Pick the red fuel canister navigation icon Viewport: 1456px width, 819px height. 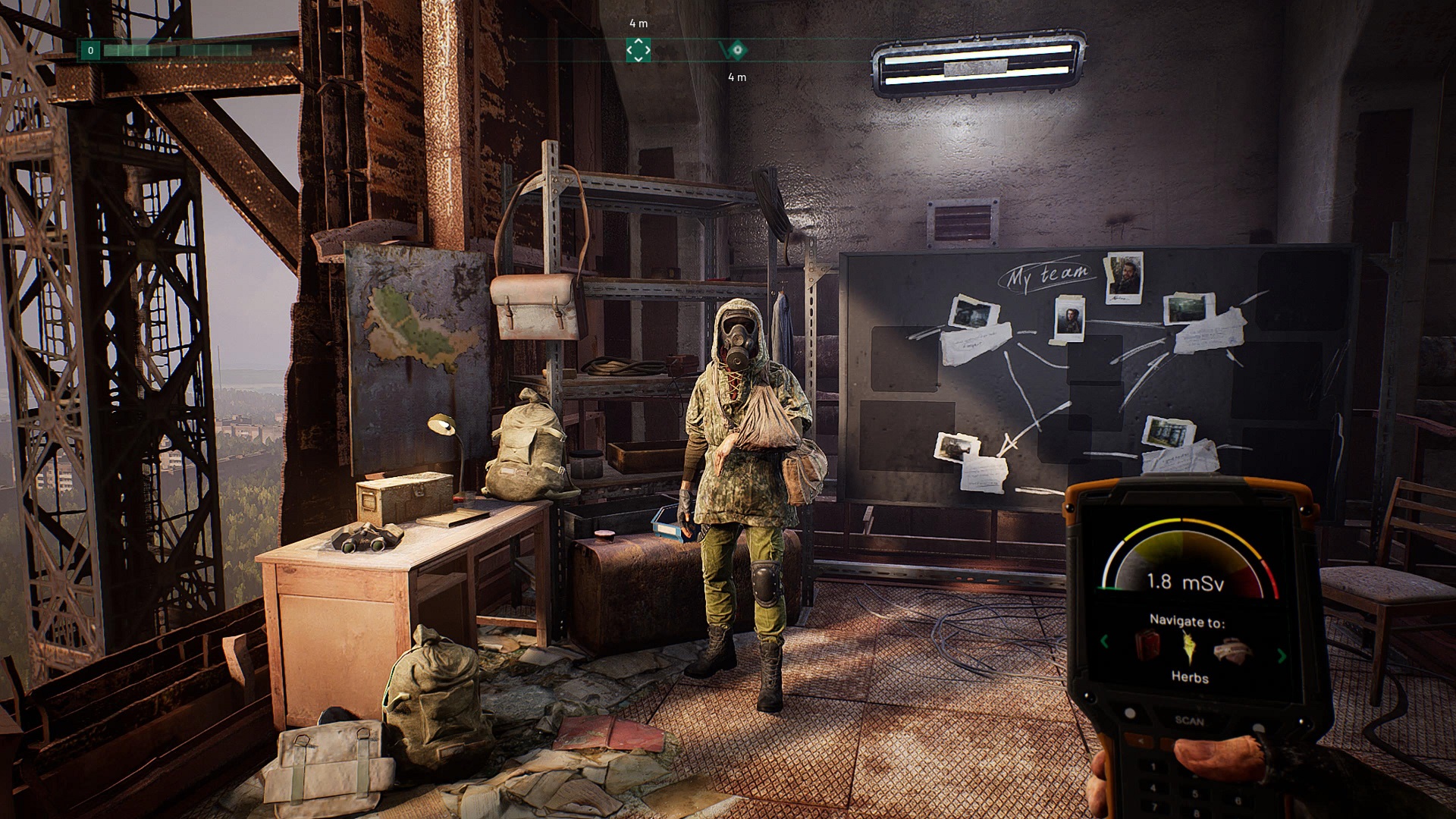point(1147,644)
